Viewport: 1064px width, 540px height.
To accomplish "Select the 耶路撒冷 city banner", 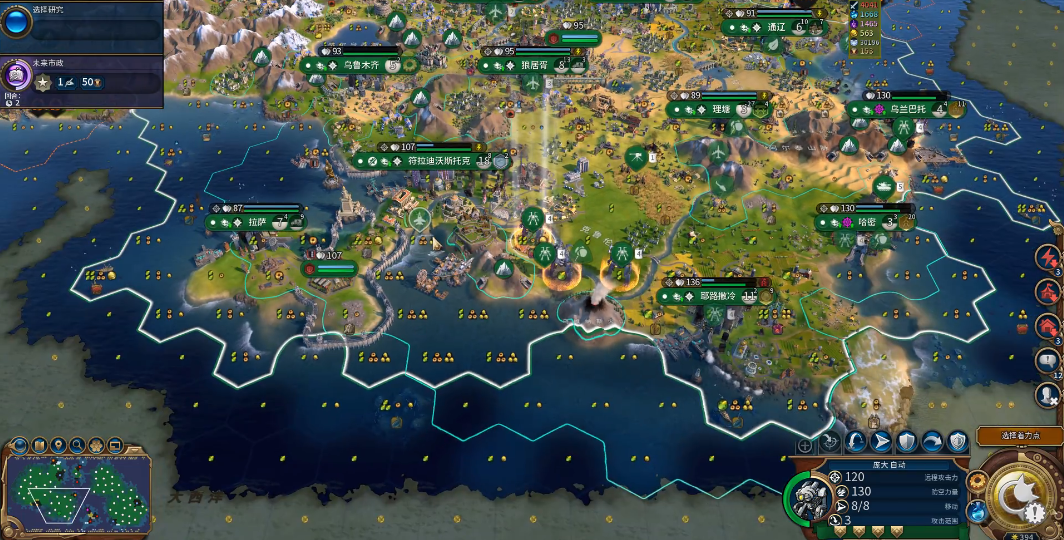I will [718, 296].
